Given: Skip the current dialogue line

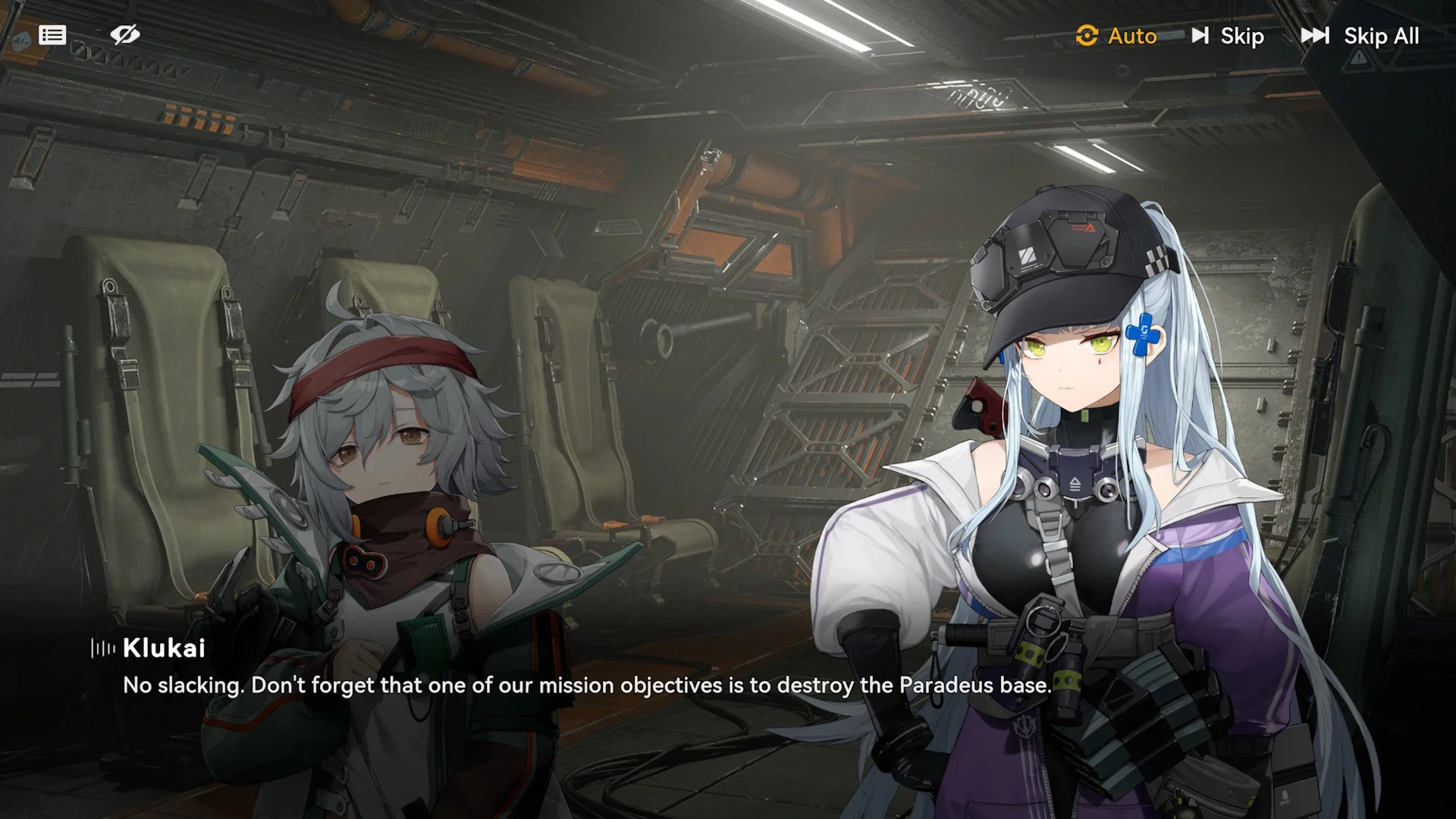Looking at the screenshot, I should pyautogui.click(x=1228, y=36).
